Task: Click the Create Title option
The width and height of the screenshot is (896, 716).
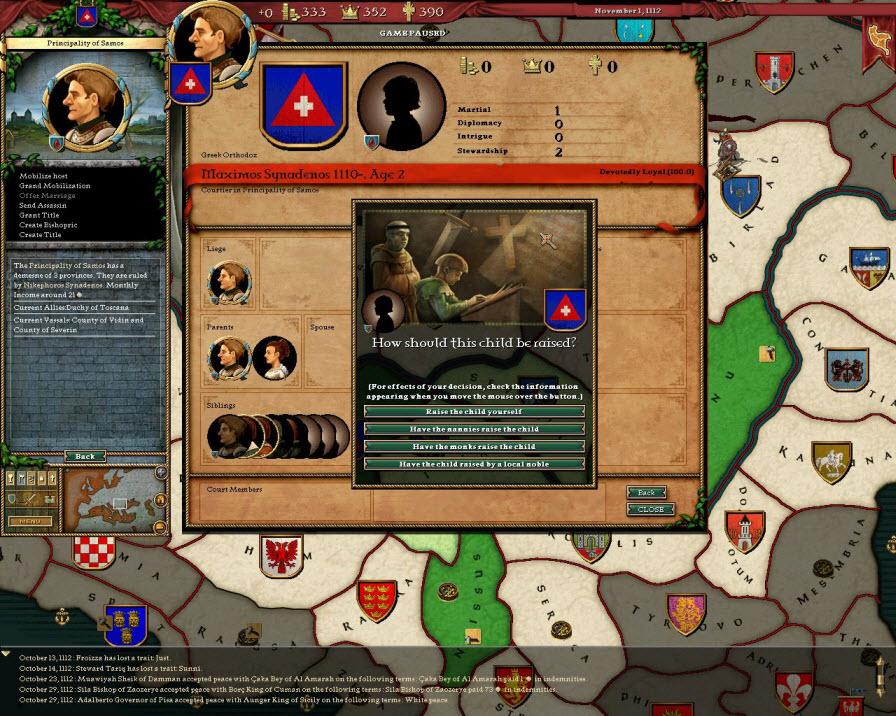Action: [x=42, y=235]
